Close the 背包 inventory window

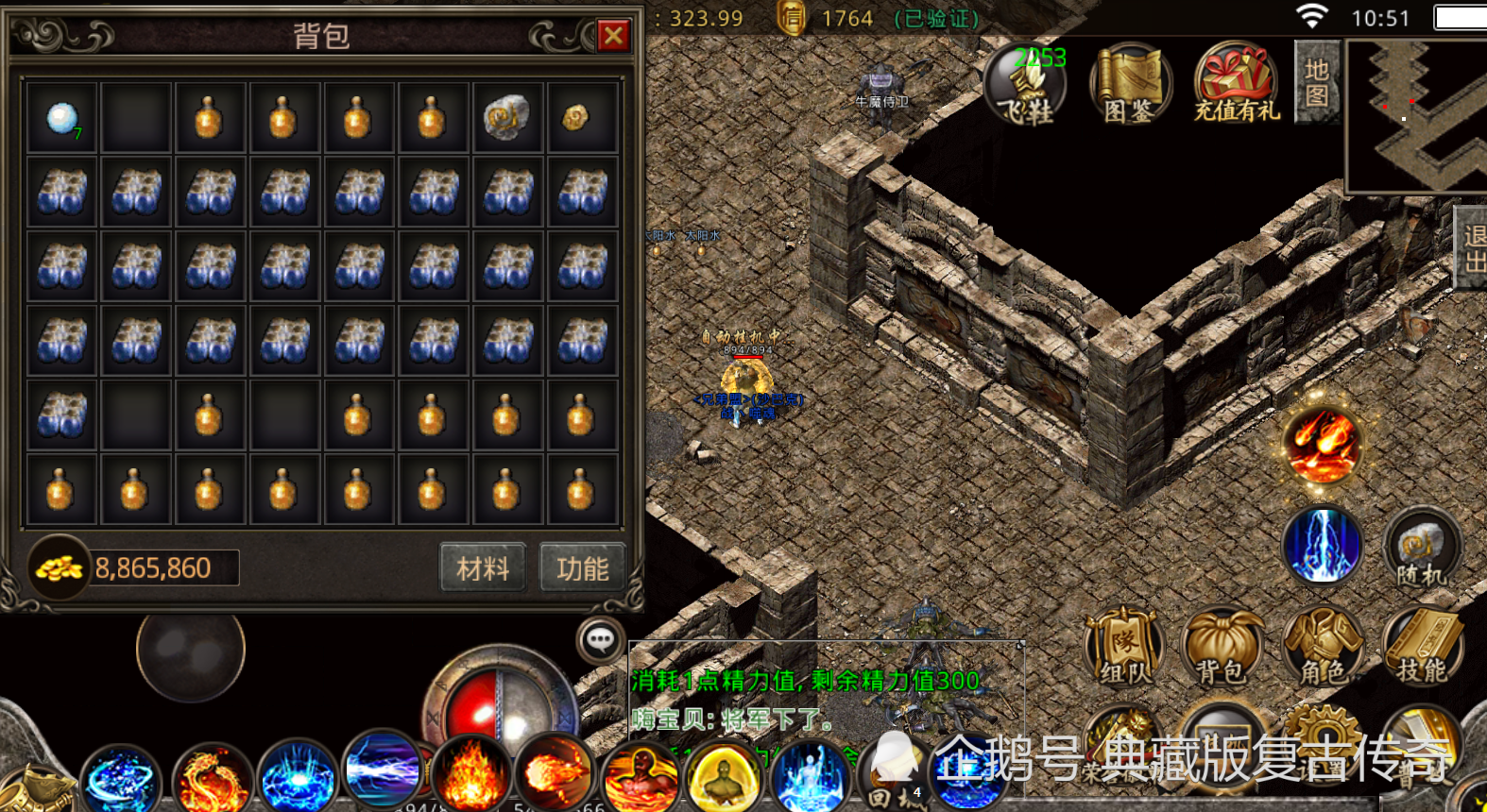(613, 36)
